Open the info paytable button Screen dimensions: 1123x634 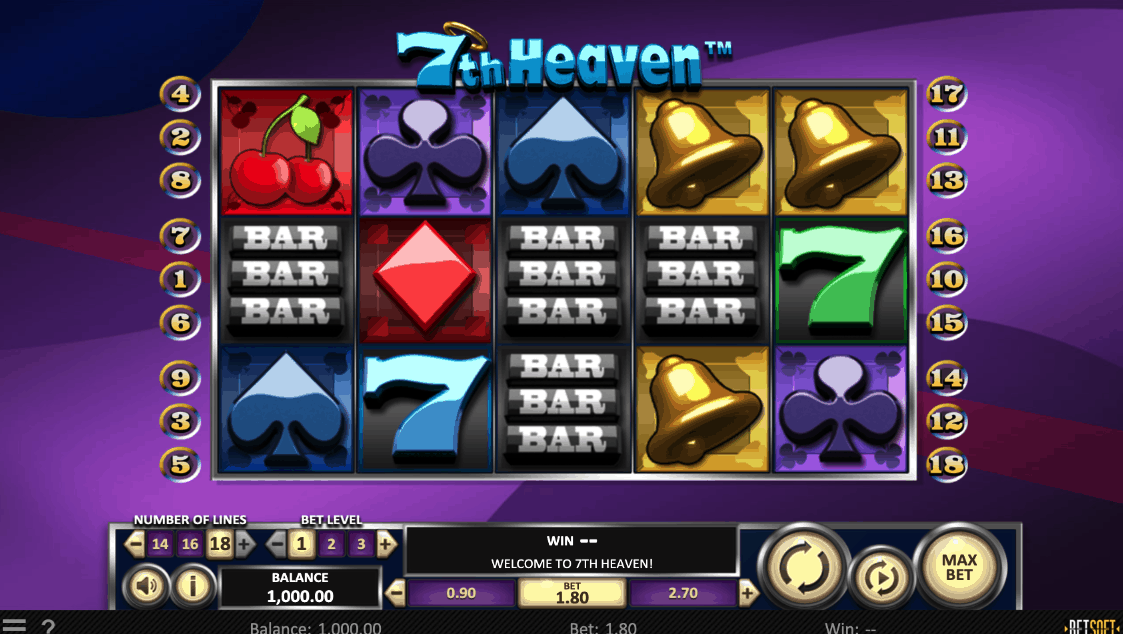click(193, 586)
